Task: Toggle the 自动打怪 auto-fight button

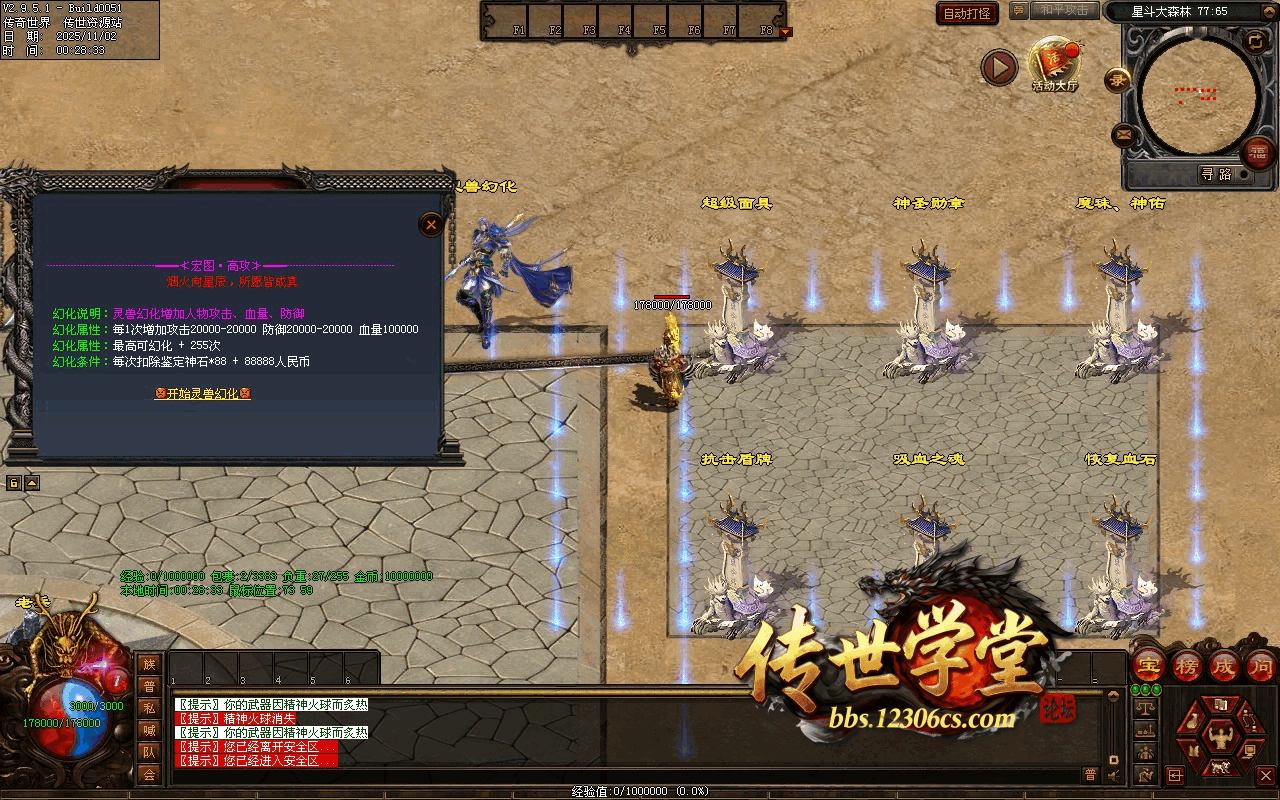Action: [968, 13]
